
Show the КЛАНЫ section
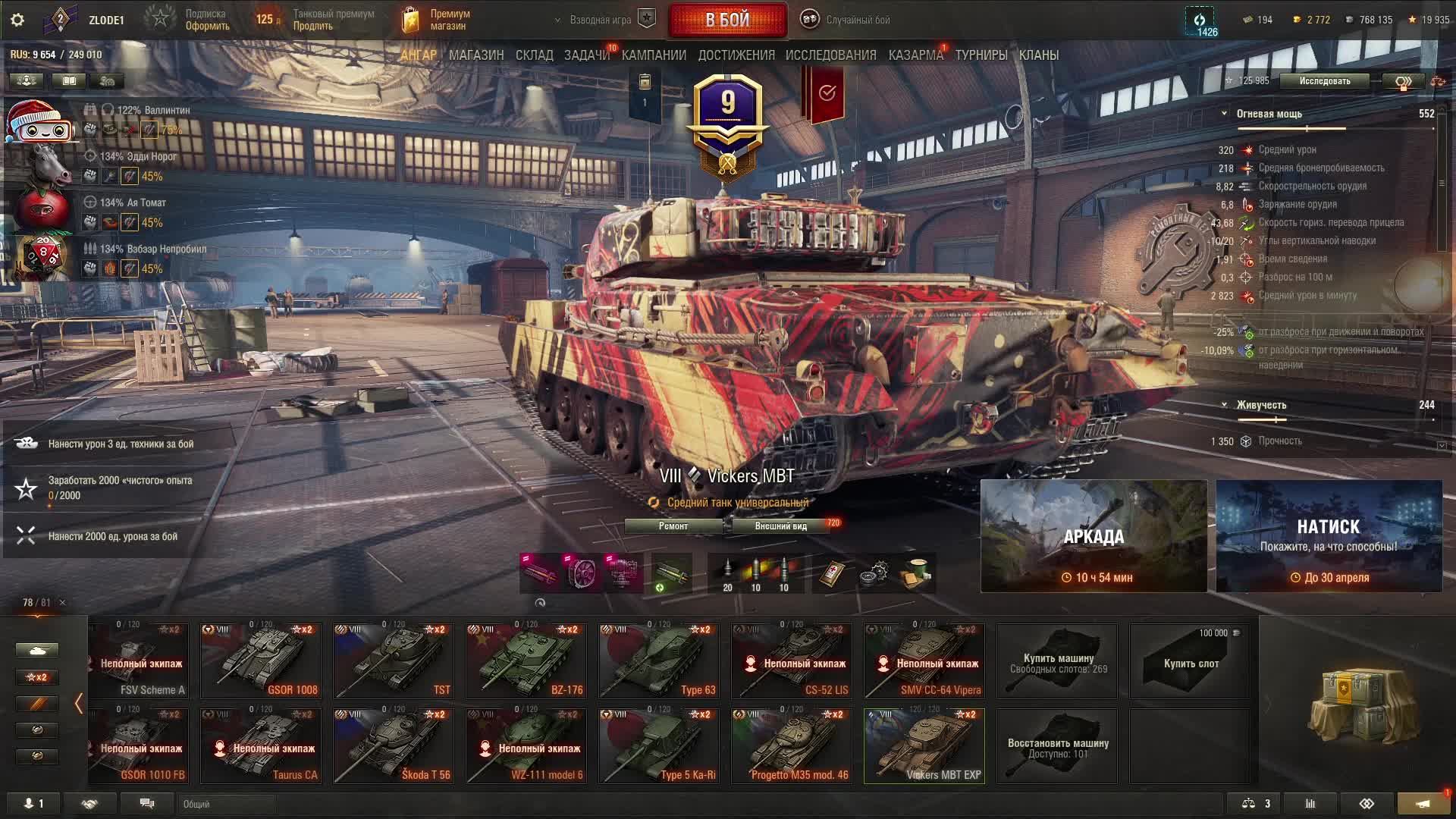1038,55
